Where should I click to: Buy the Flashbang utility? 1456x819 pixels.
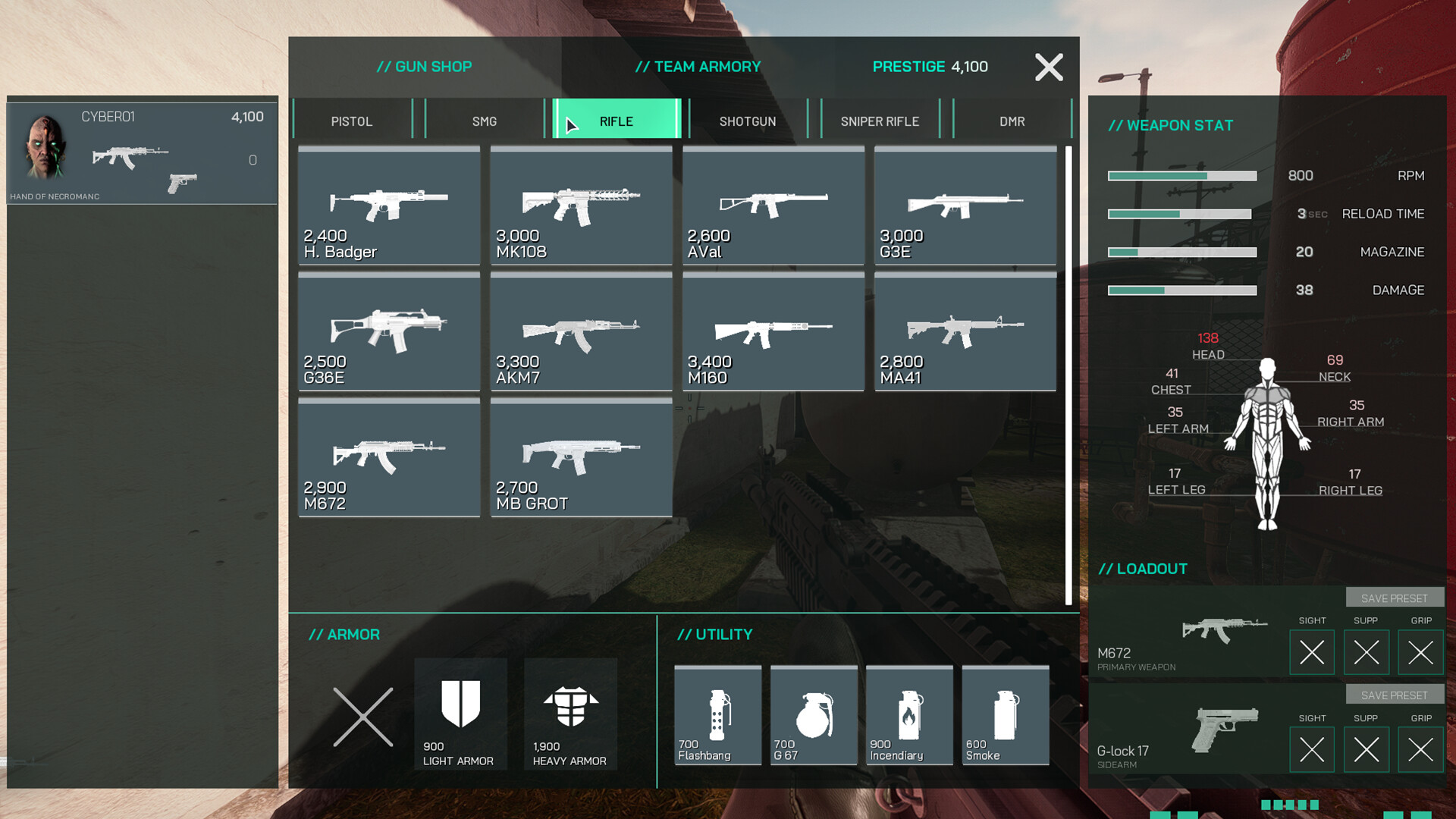[x=717, y=713]
